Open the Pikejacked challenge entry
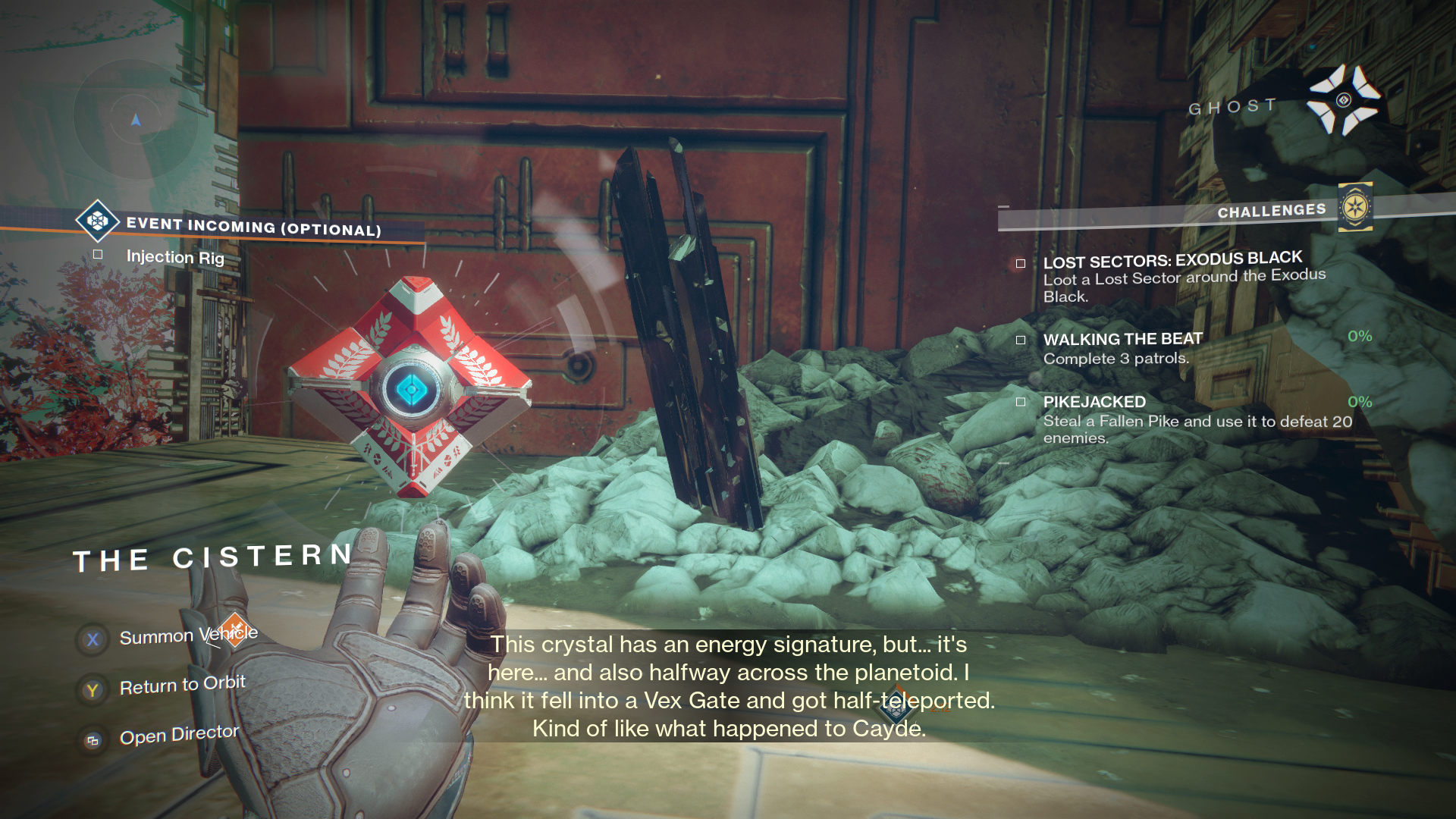 (x=1094, y=402)
